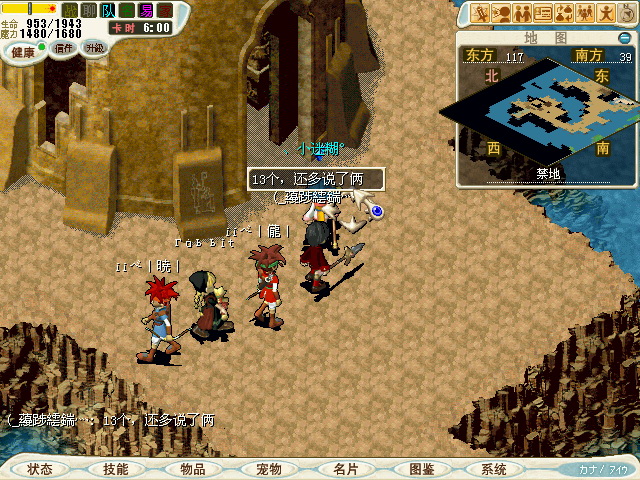Open the 状态 status menu

pos(40,469)
